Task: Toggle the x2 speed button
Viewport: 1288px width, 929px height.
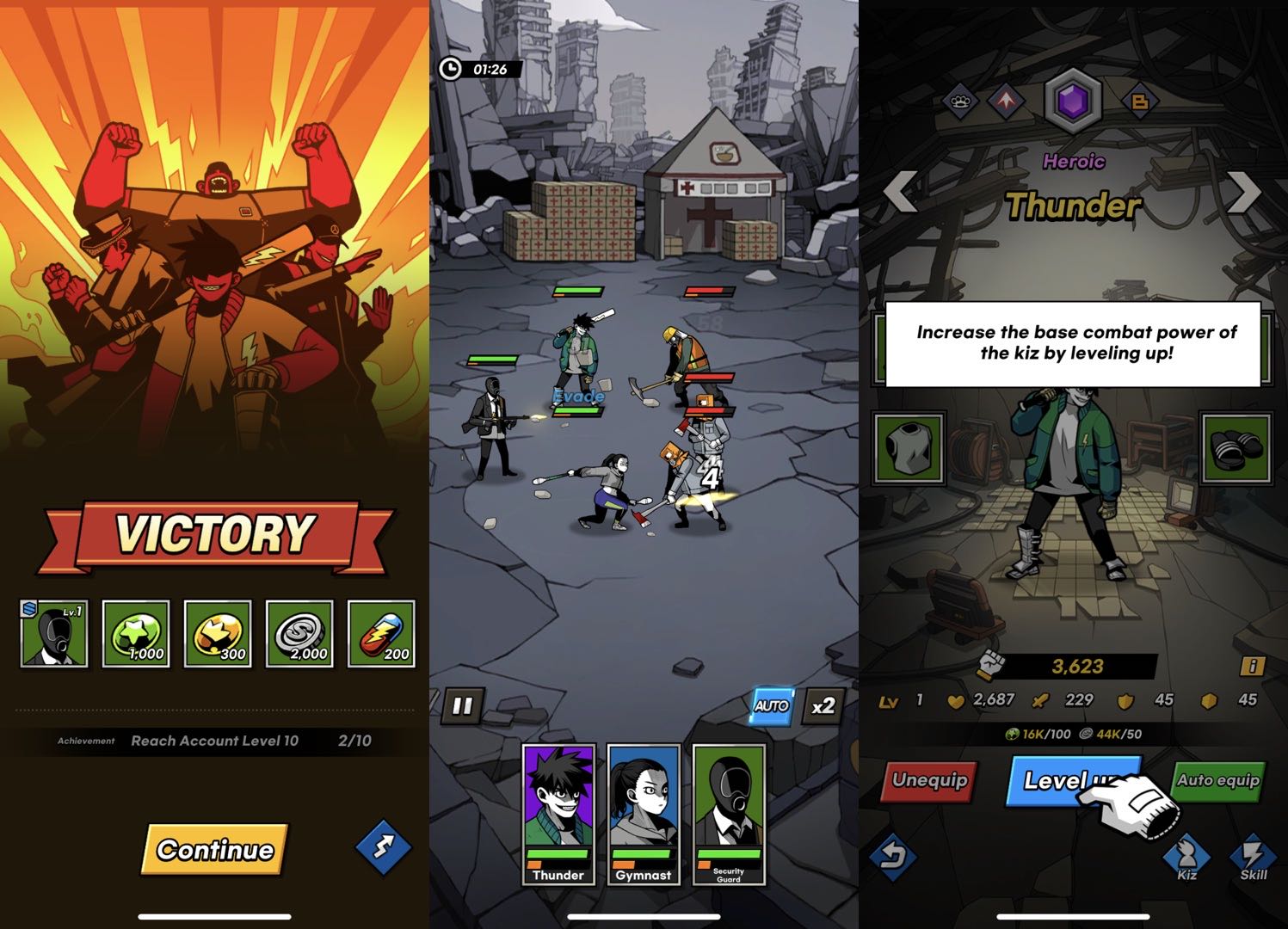Action: [823, 706]
